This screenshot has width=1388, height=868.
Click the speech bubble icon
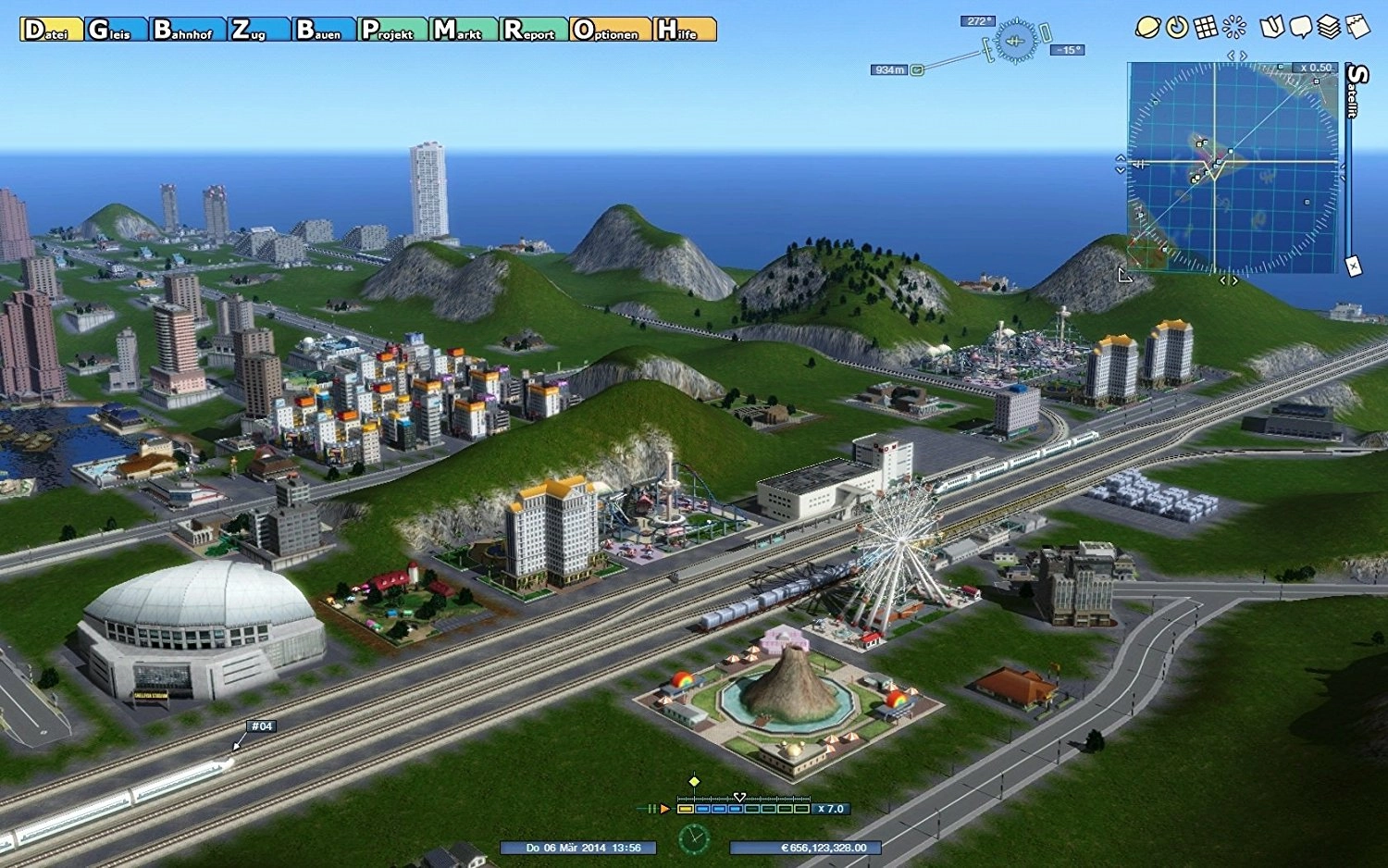[x=1301, y=27]
